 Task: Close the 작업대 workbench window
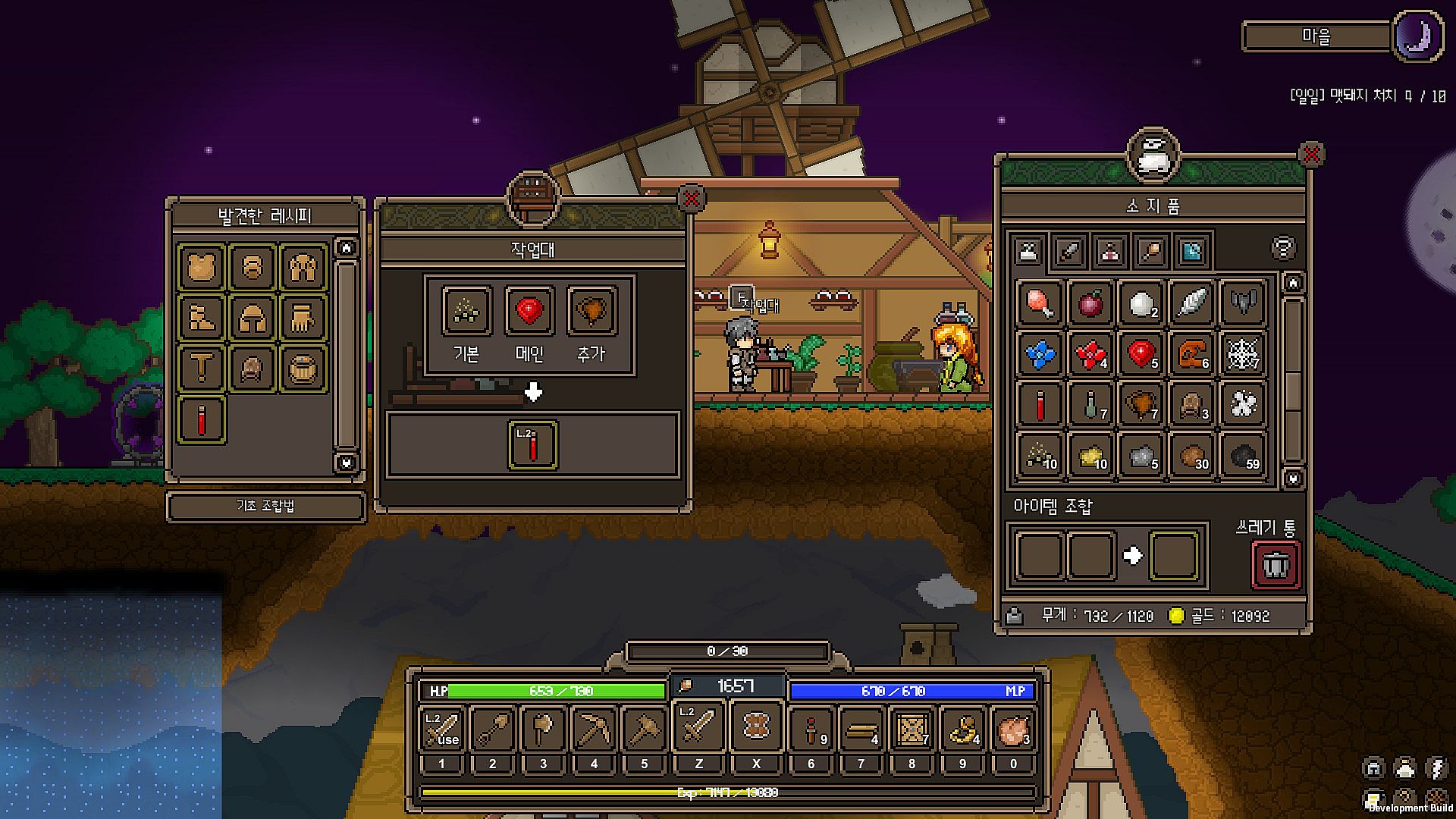(691, 199)
